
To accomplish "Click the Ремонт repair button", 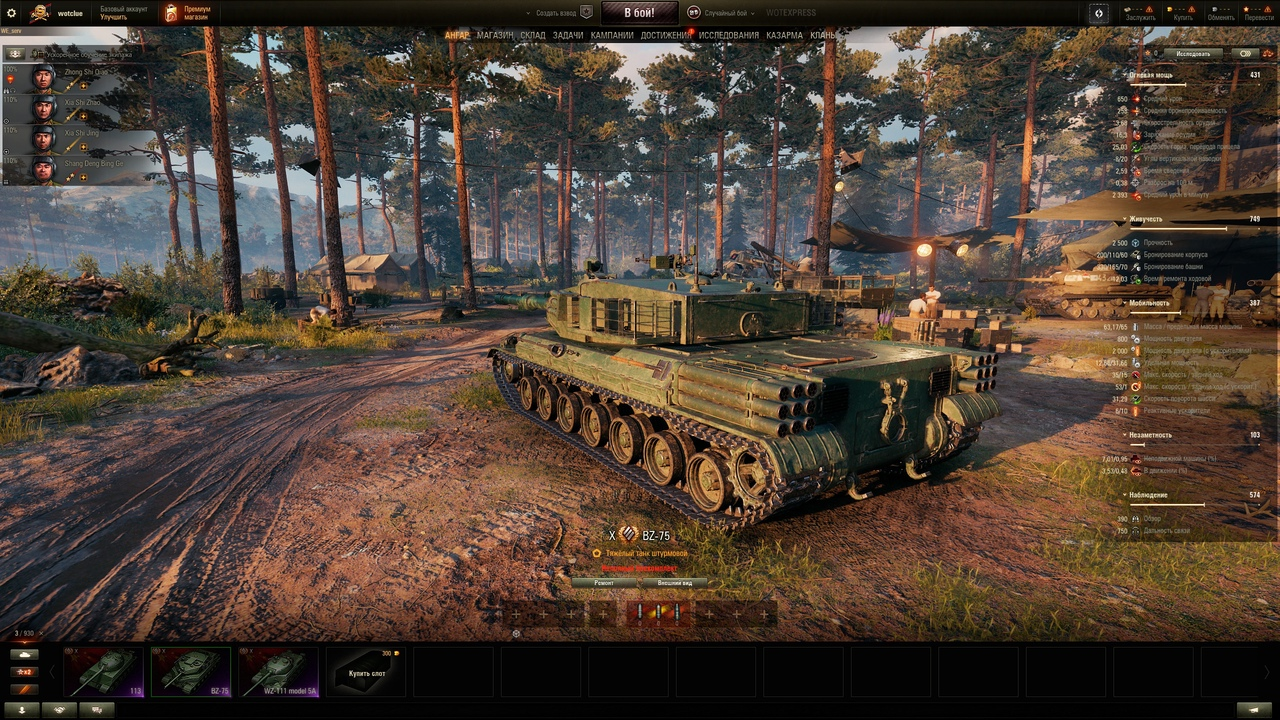I will click(604, 582).
